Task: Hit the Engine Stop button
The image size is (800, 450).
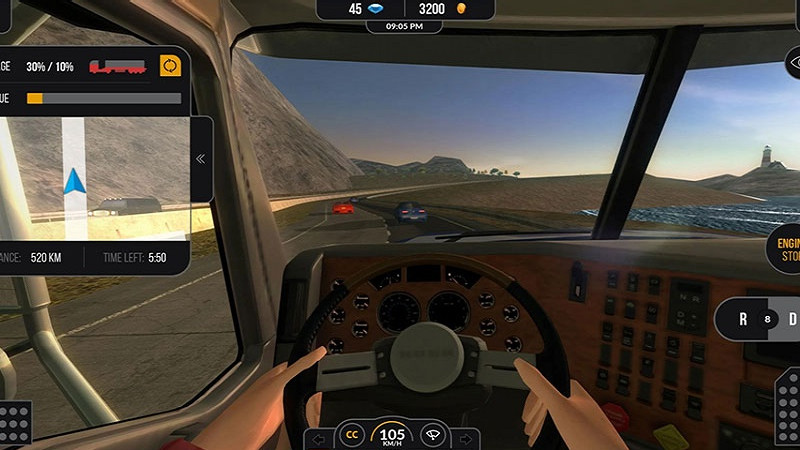Action: (x=786, y=249)
